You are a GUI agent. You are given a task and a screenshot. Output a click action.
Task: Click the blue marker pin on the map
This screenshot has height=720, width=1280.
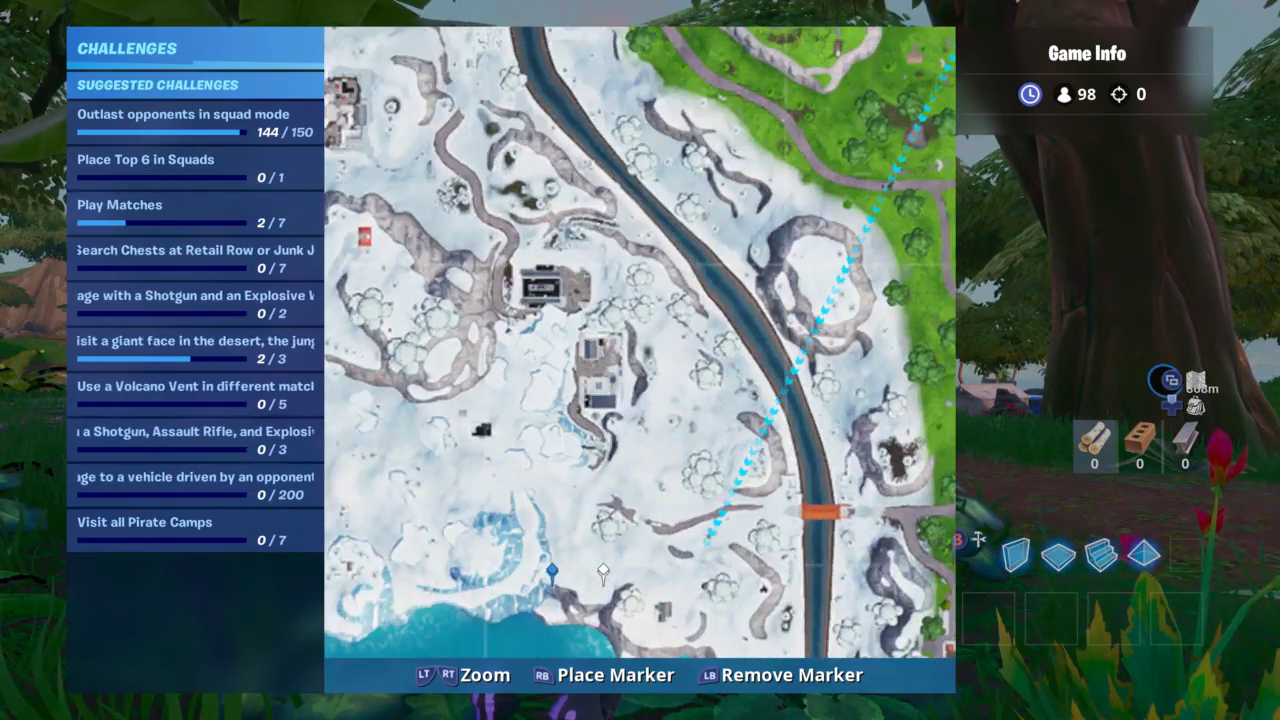[552, 571]
